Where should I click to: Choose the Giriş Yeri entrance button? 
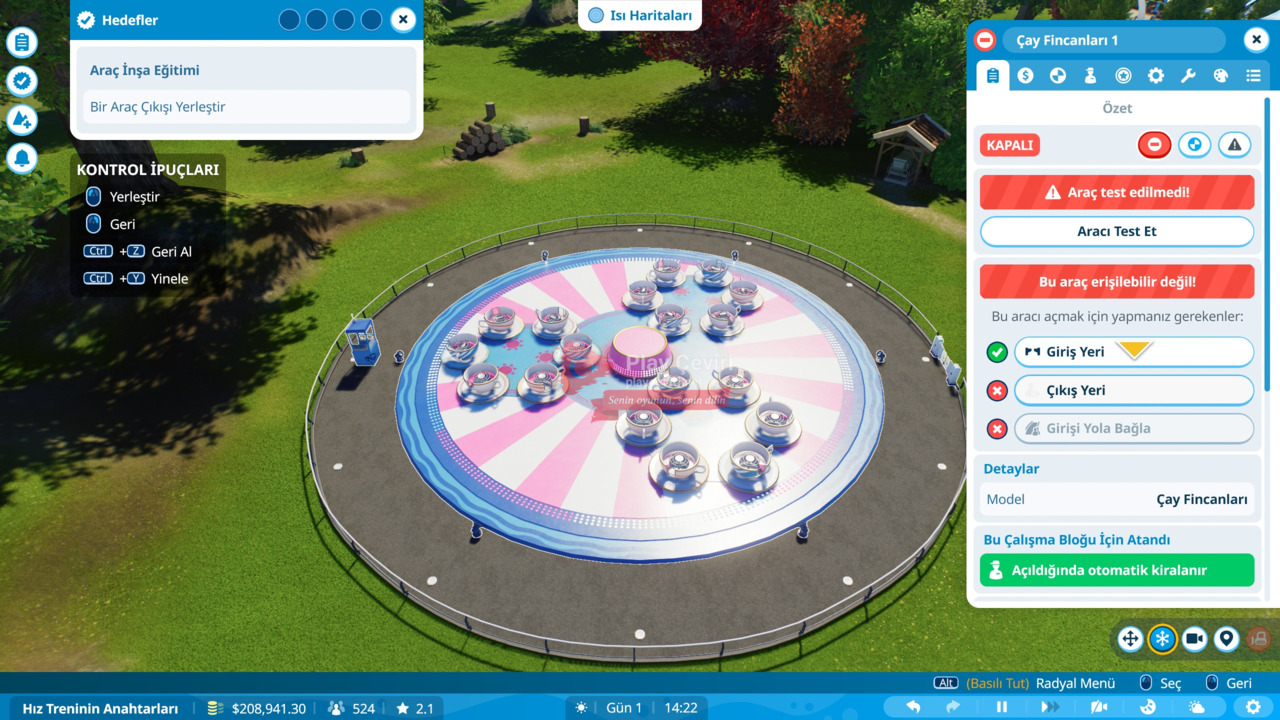(1133, 352)
